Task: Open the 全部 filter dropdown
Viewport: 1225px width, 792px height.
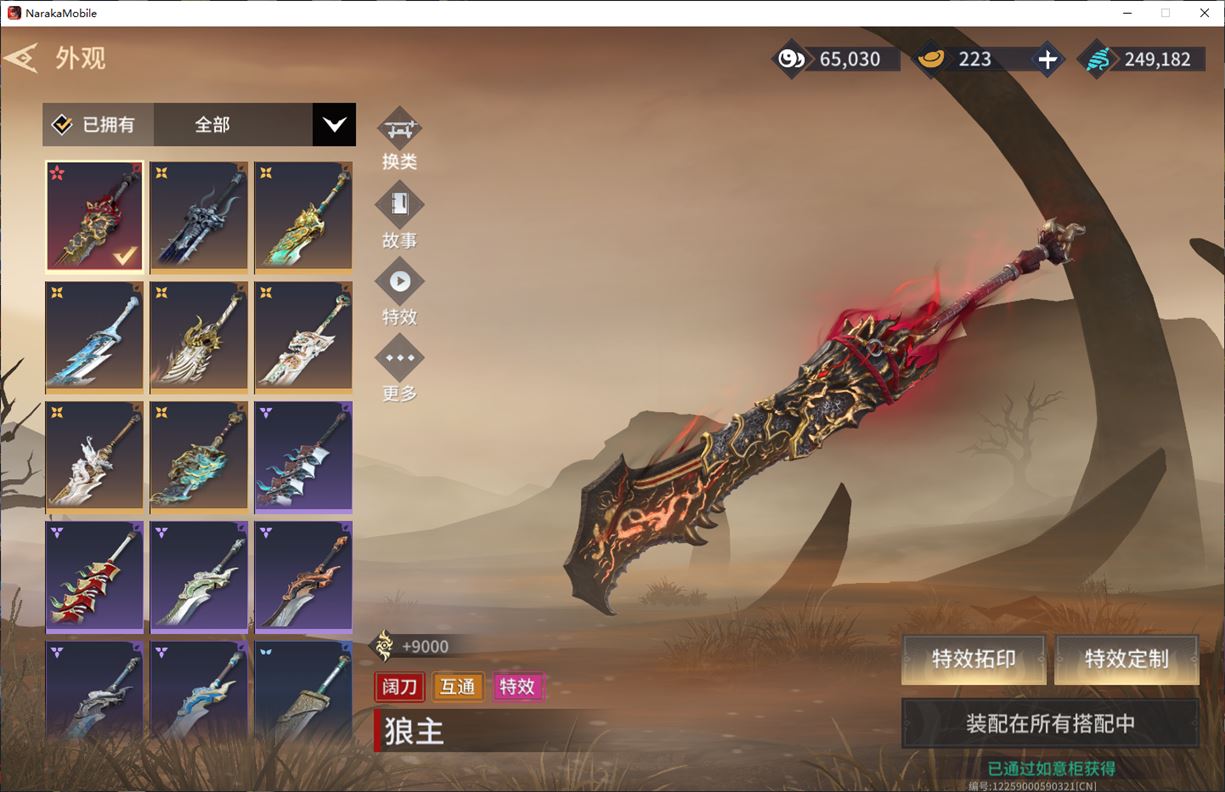Action: (x=334, y=125)
